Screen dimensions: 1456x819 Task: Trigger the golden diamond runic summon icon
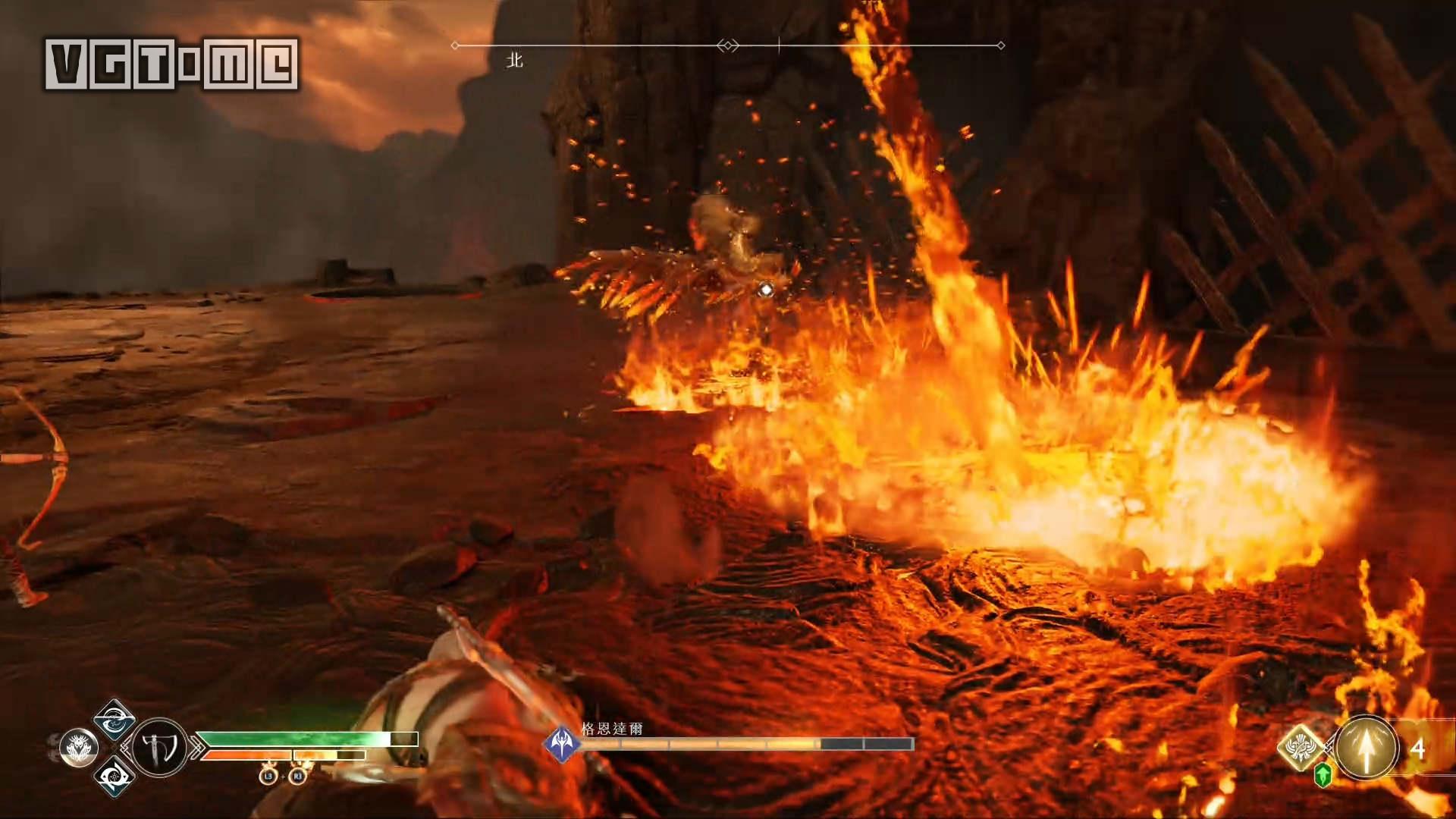click(1301, 746)
